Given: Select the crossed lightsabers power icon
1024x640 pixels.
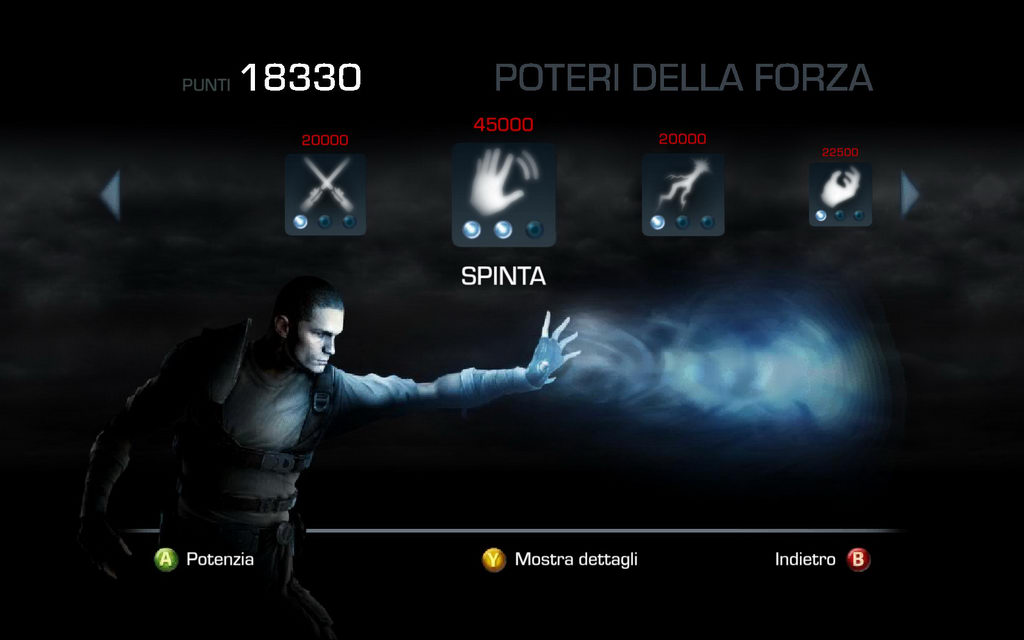Looking at the screenshot, I should (x=325, y=193).
